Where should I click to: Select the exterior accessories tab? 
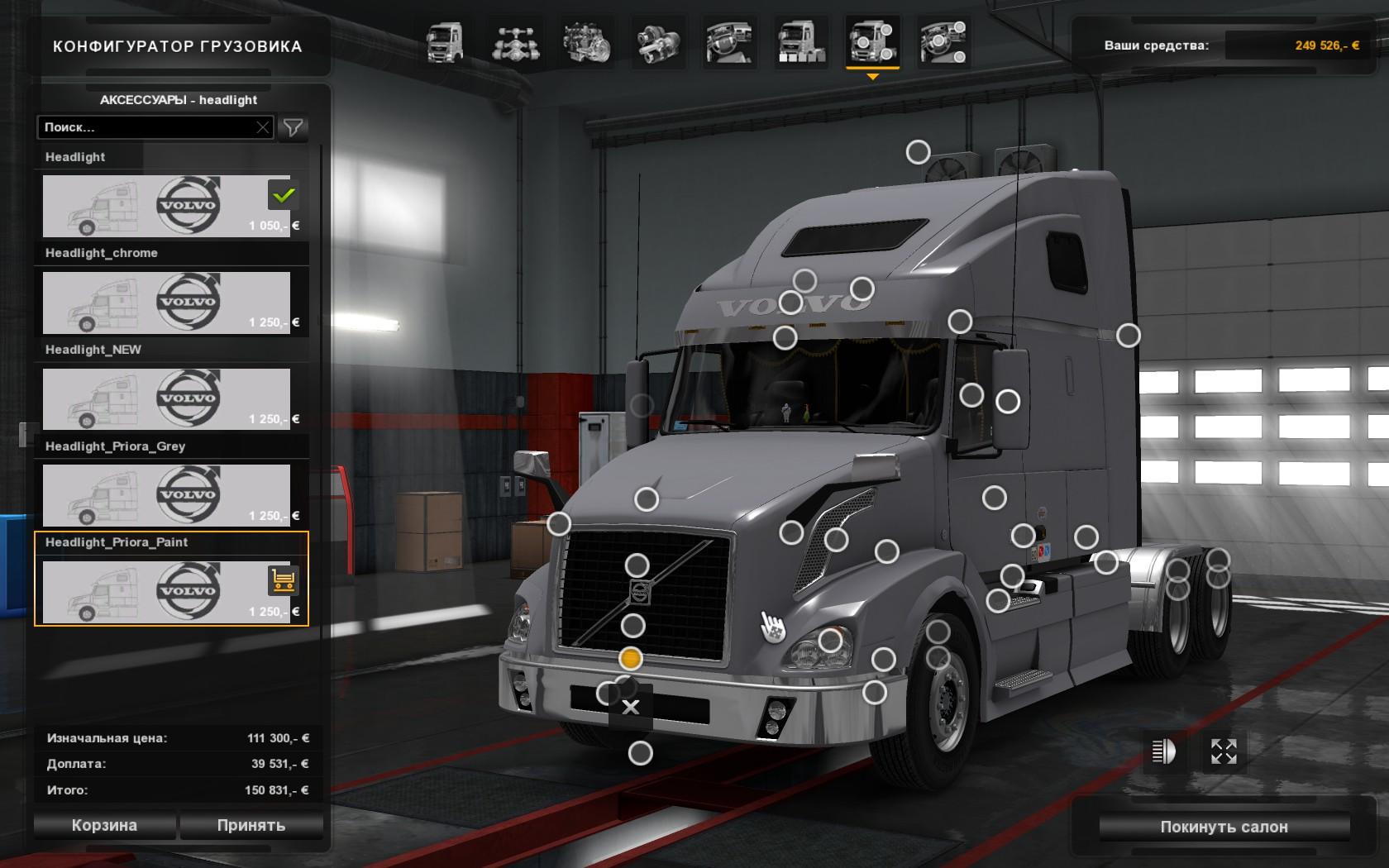coord(872,42)
